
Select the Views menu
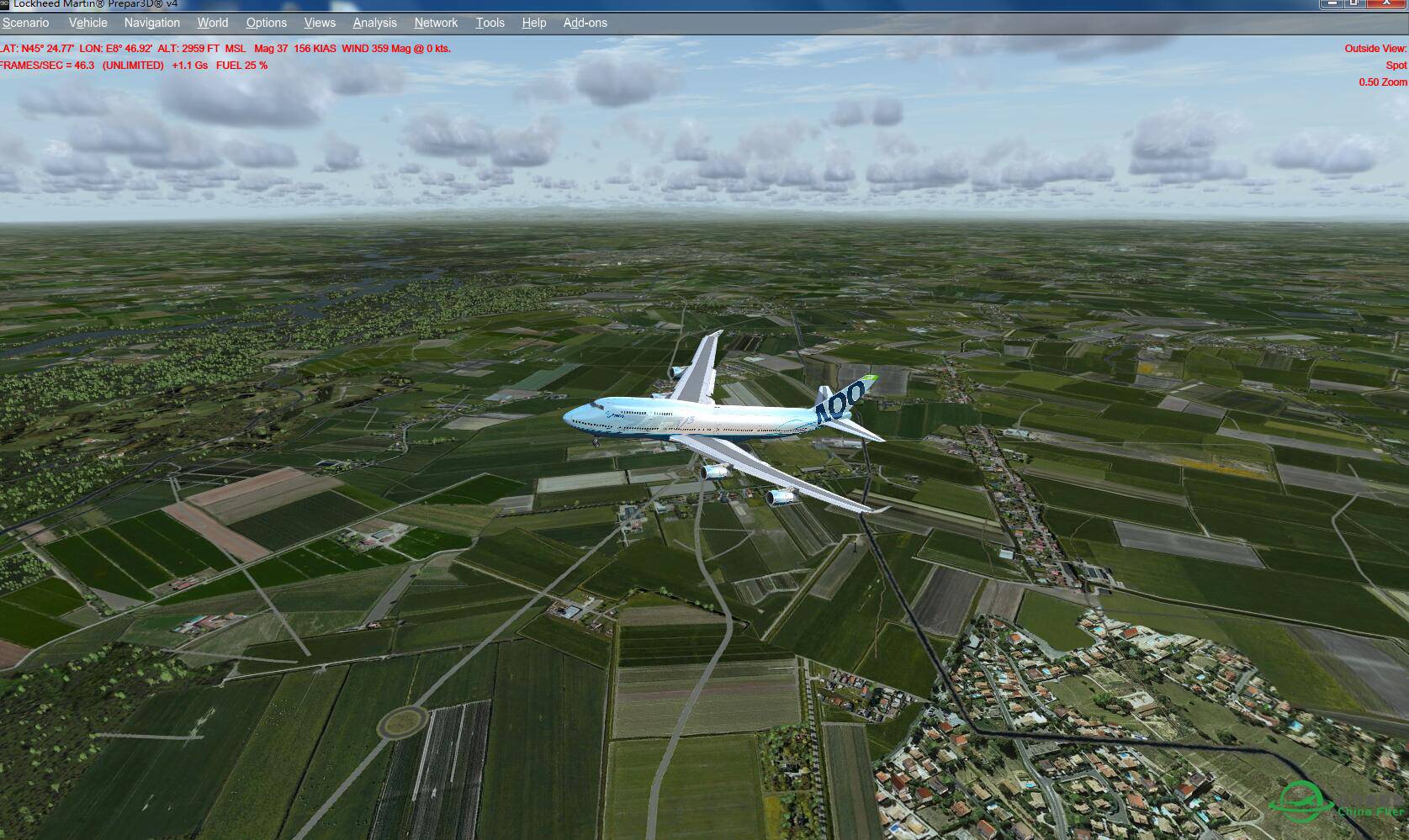click(x=320, y=23)
